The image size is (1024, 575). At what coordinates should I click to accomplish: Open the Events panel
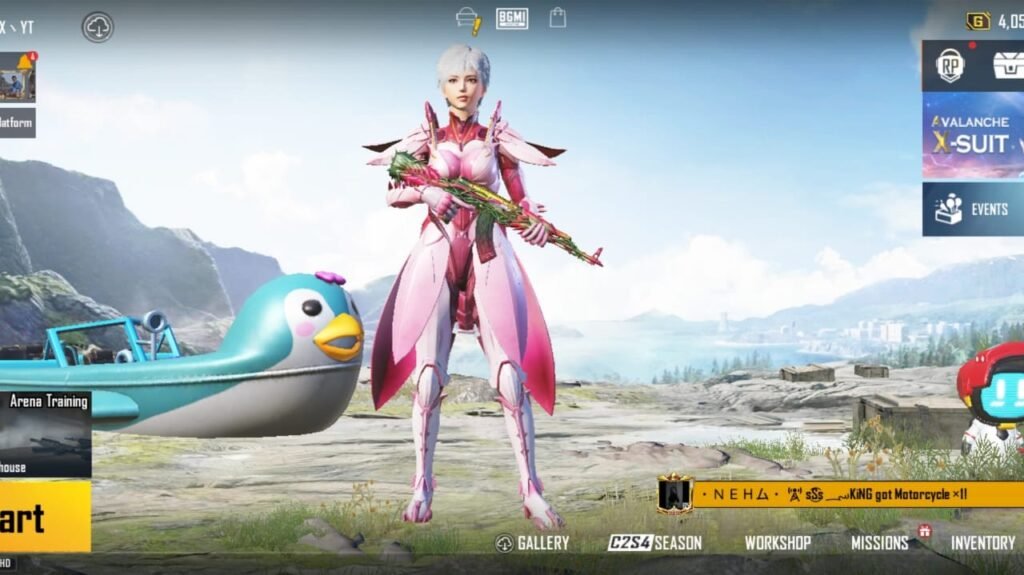[973, 209]
